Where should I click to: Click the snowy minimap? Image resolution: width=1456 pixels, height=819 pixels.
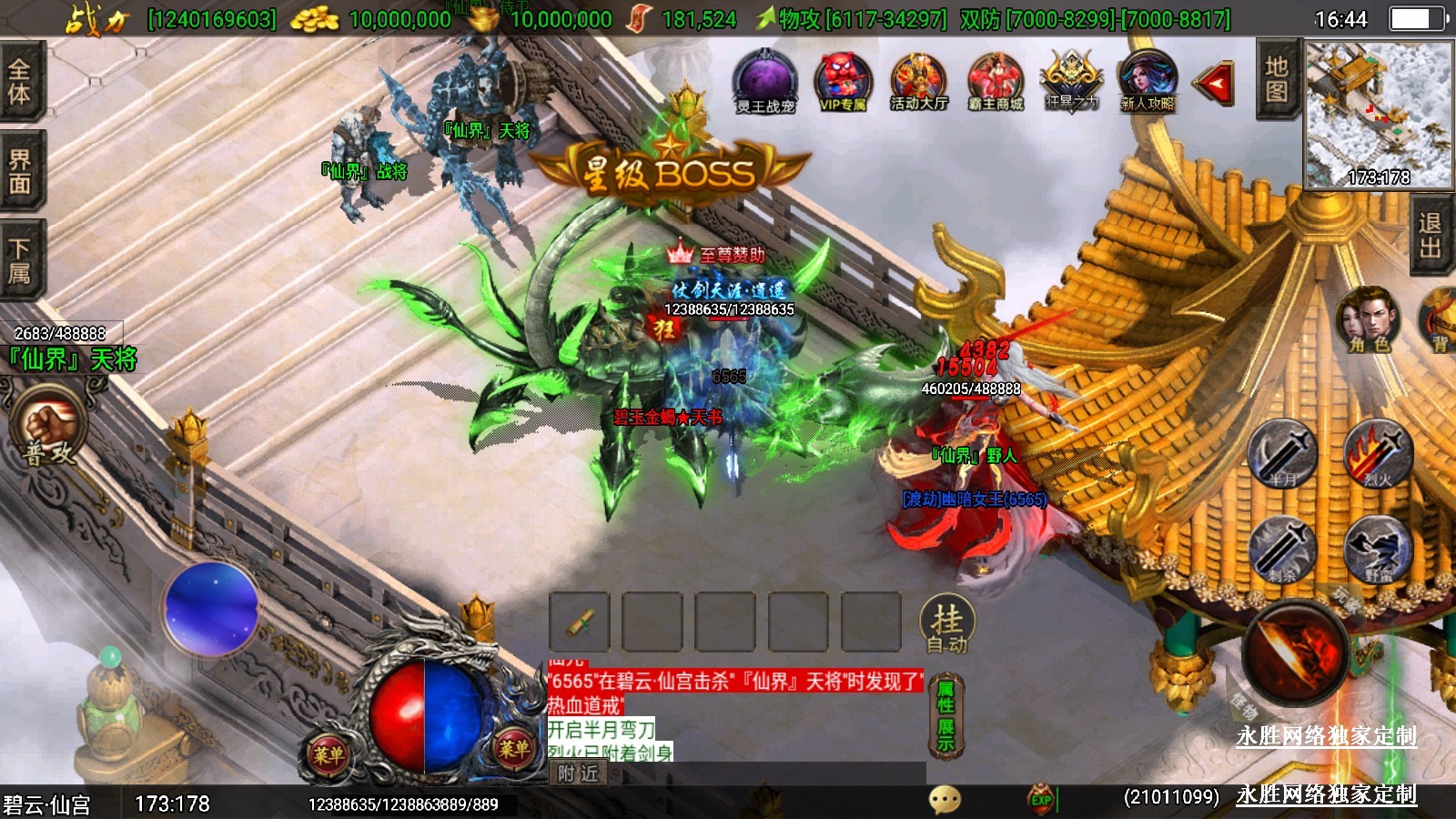(x=1378, y=114)
